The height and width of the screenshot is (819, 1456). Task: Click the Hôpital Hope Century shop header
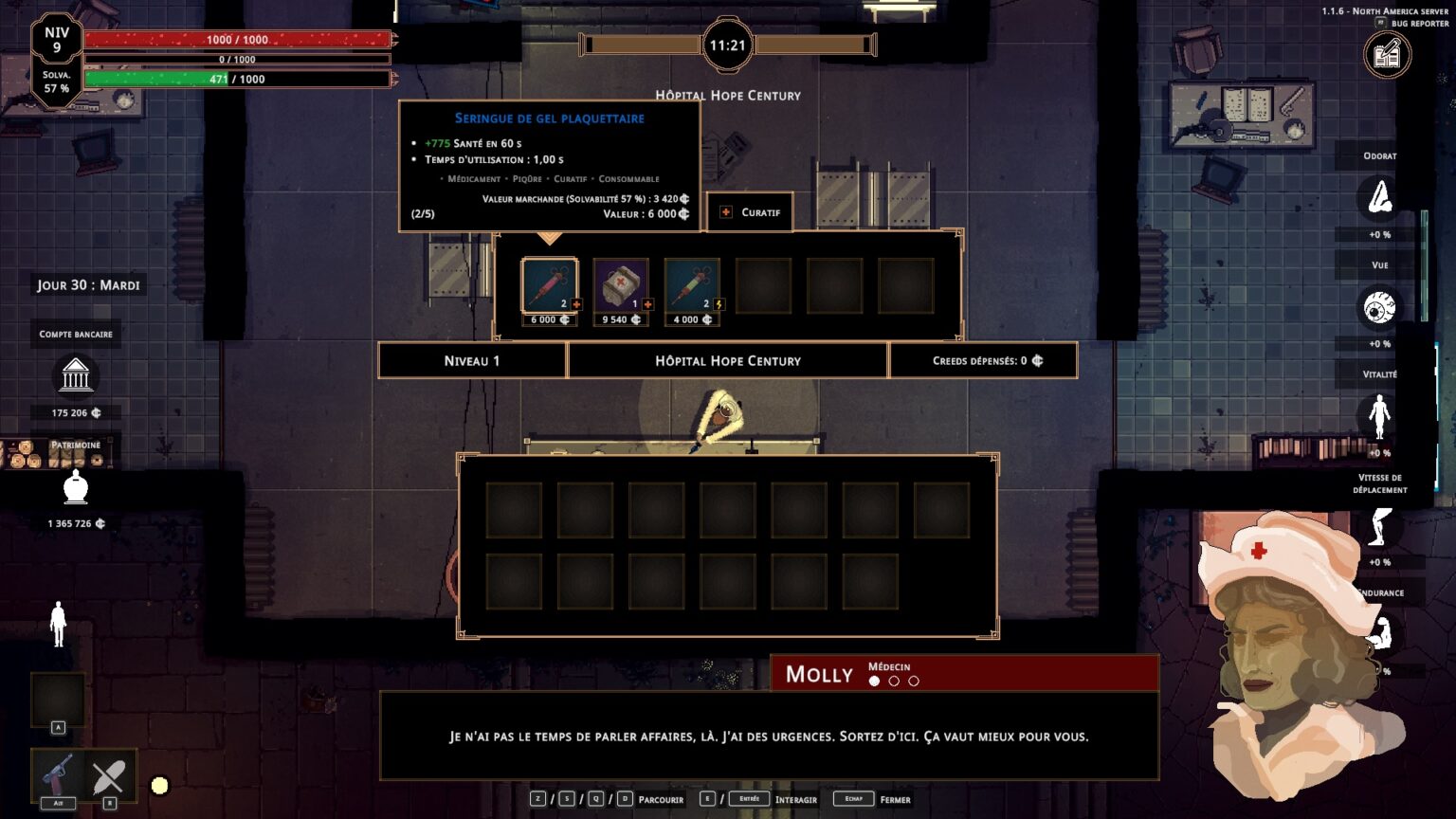pyautogui.click(x=727, y=360)
